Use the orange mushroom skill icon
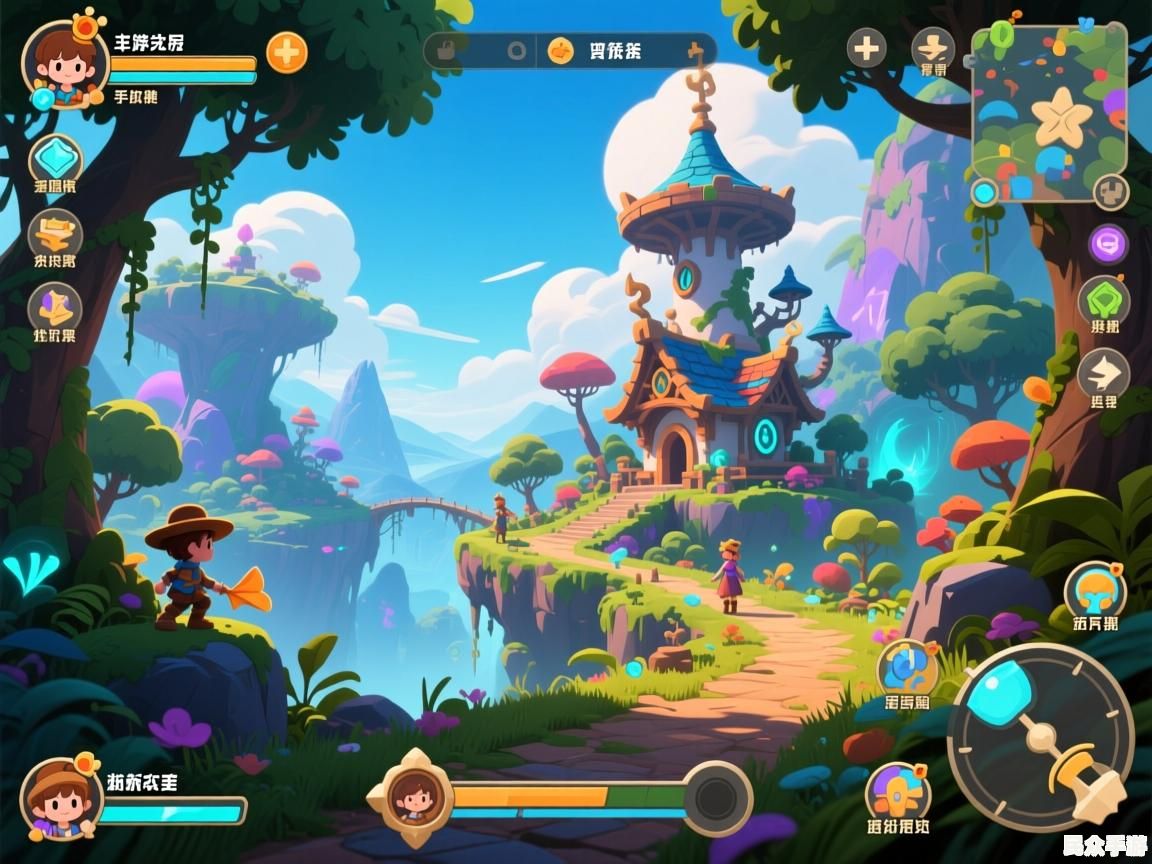1152x864 pixels. point(1095,590)
